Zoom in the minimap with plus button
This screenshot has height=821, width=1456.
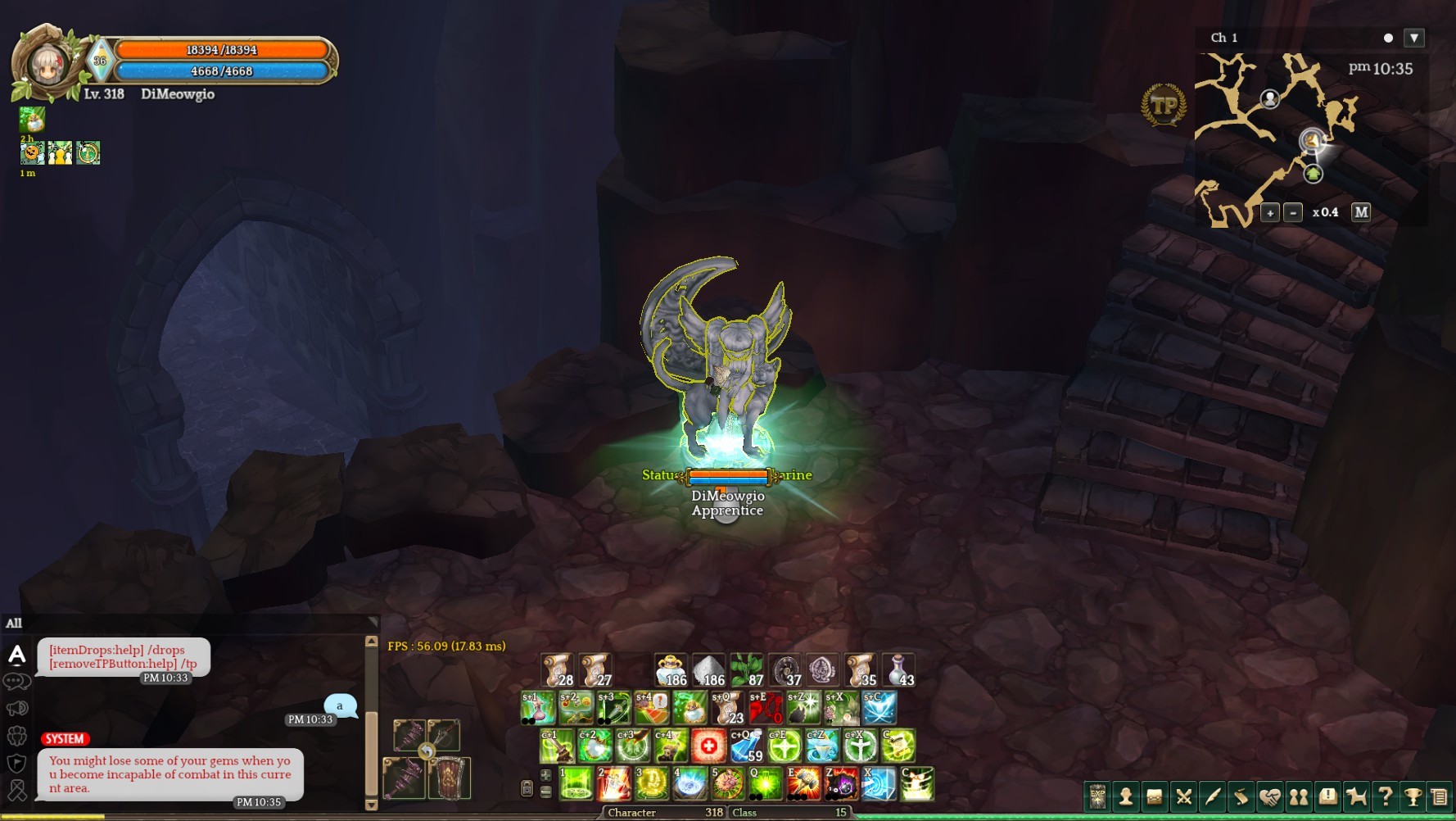(1270, 213)
